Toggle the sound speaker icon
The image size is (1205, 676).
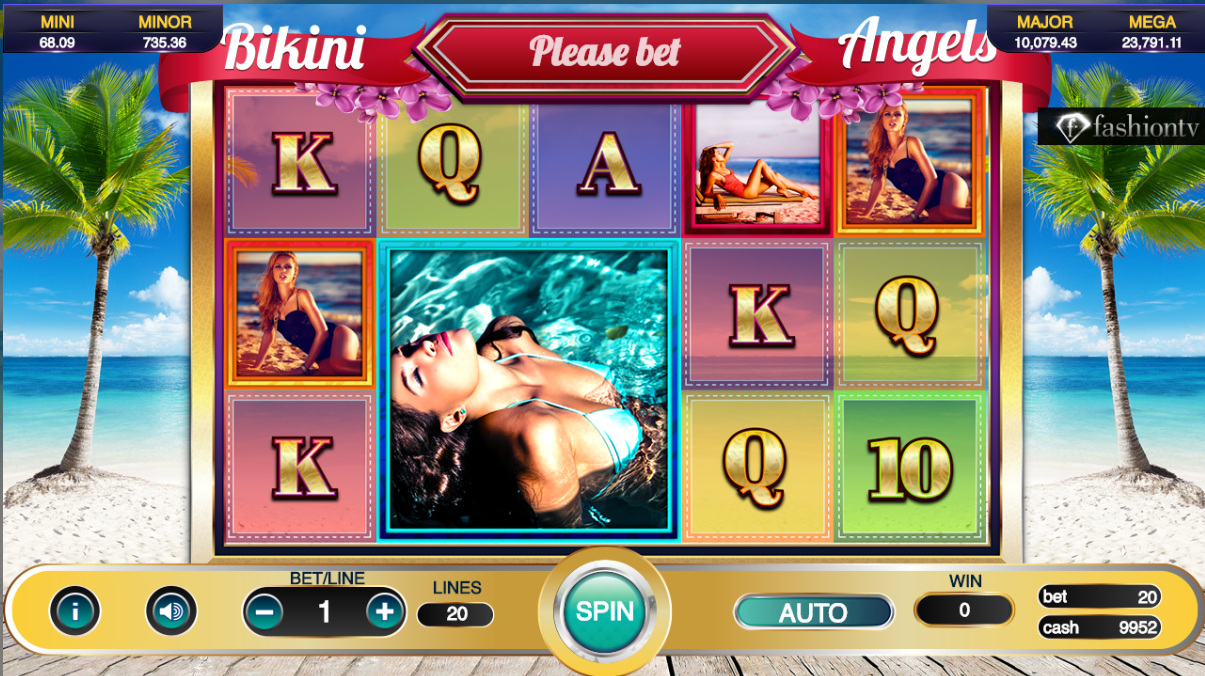[x=171, y=611]
